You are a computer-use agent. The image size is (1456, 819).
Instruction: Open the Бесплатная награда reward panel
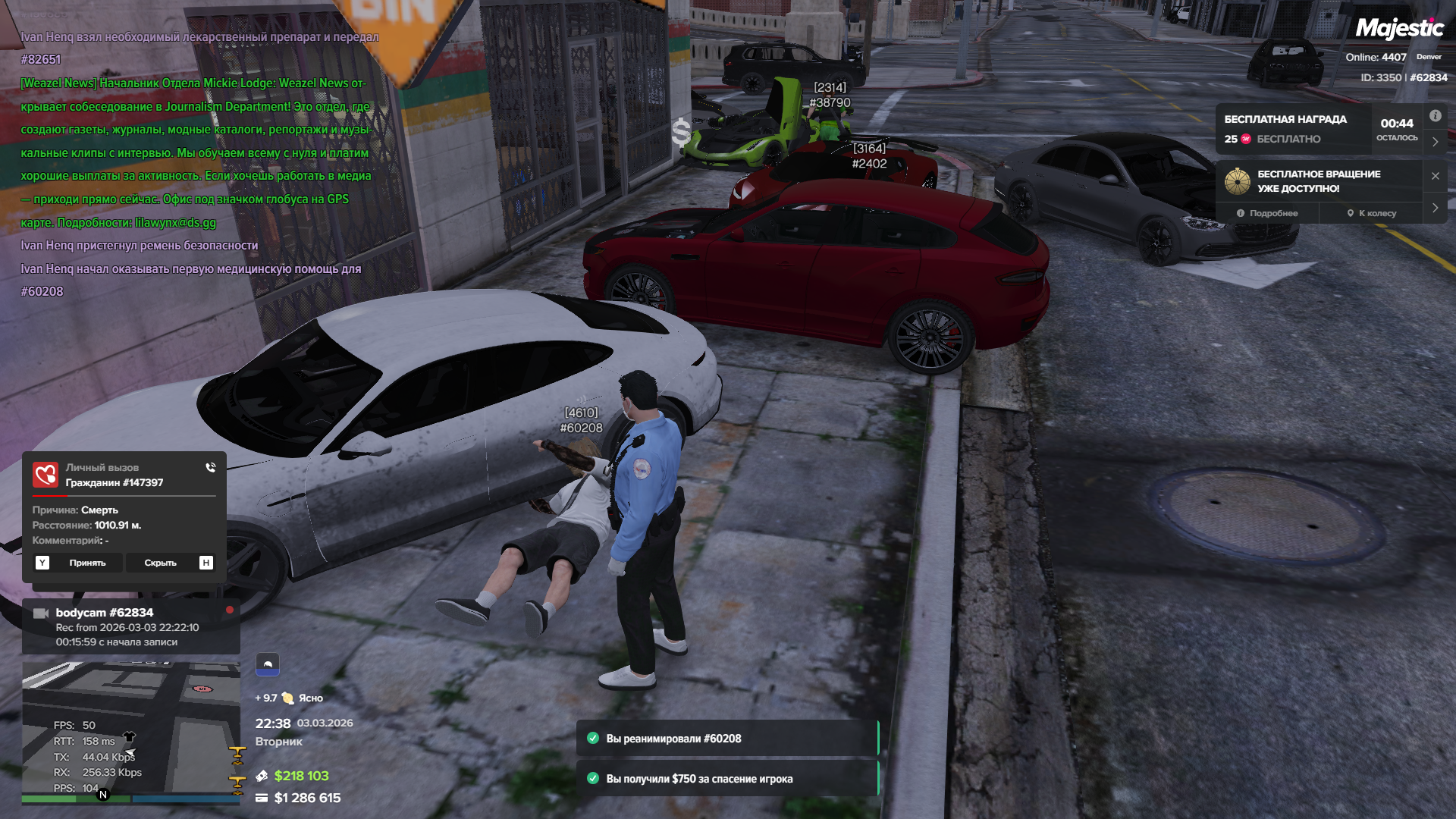pyautogui.click(x=1292, y=129)
